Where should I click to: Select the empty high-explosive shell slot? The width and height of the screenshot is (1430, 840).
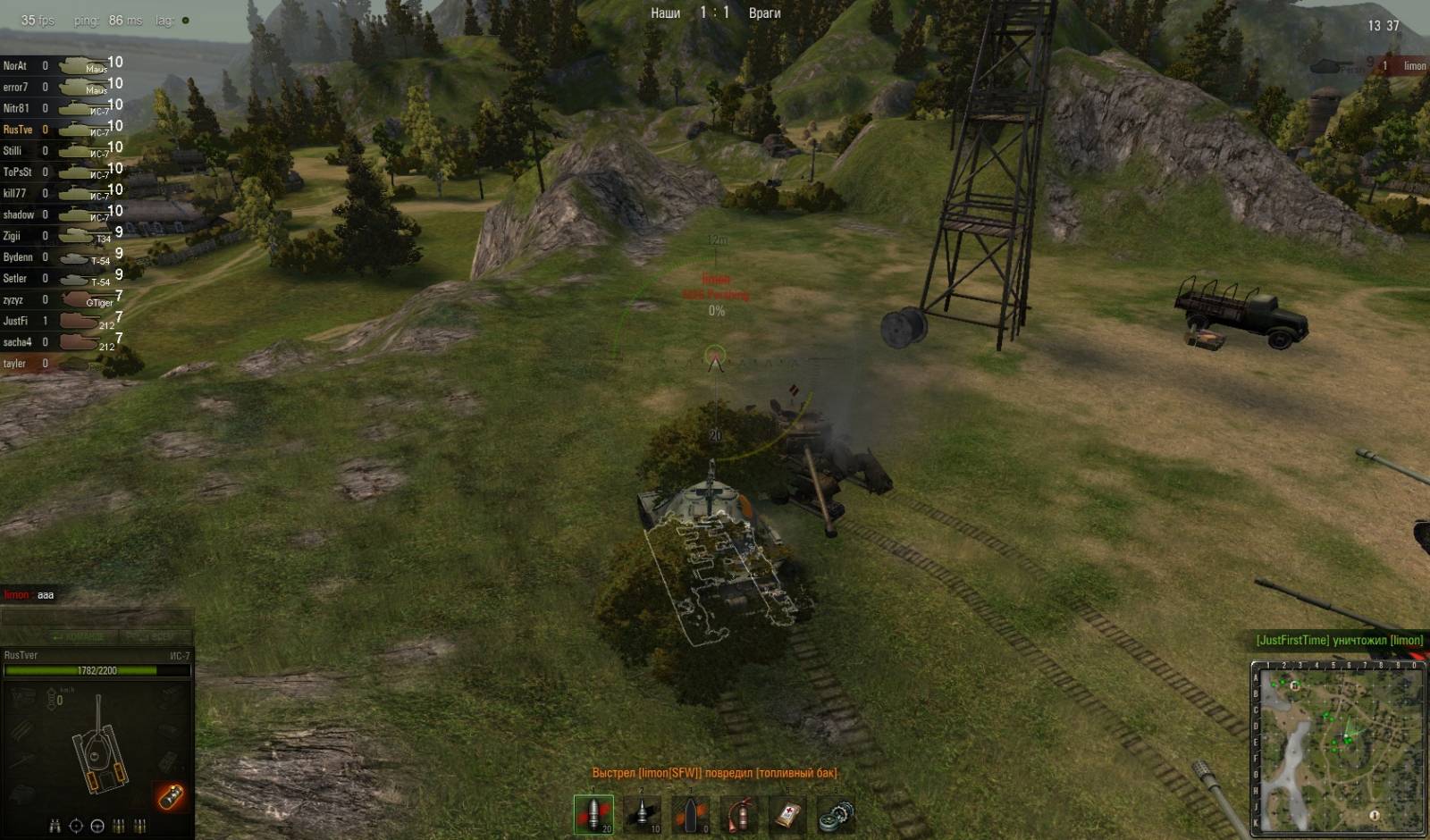691,814
